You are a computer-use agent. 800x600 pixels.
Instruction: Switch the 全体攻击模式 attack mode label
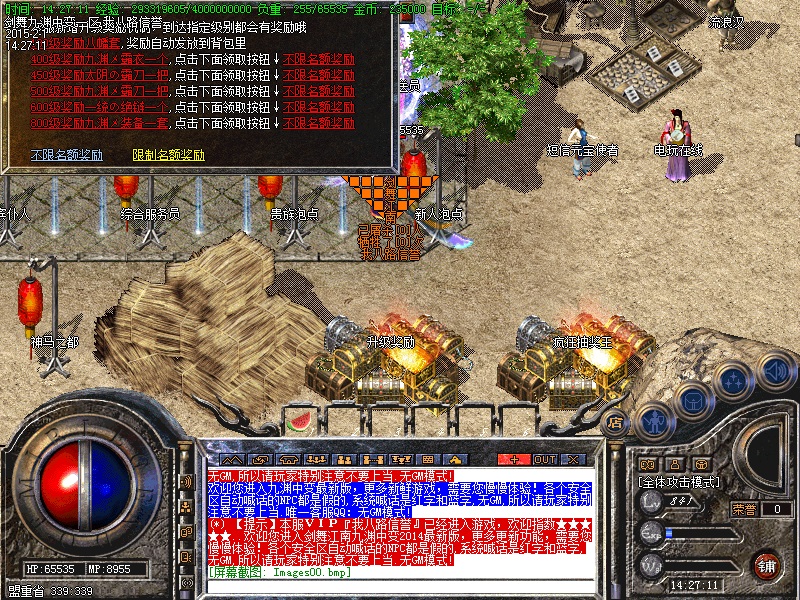(680, 482)
